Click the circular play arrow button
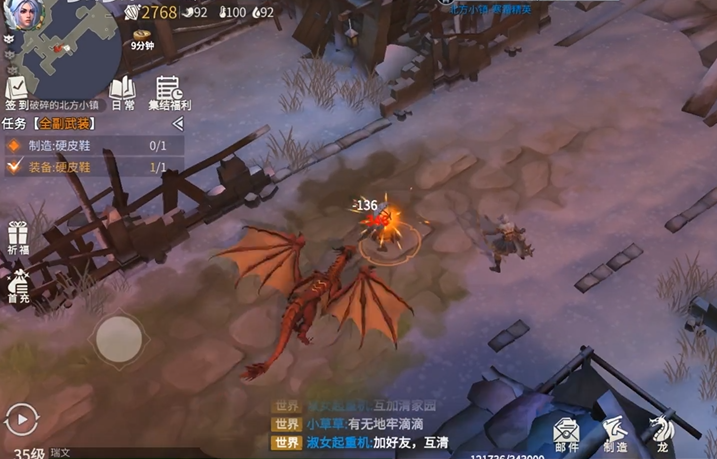Viewport: 717px width, 459px height. [20, 417]
